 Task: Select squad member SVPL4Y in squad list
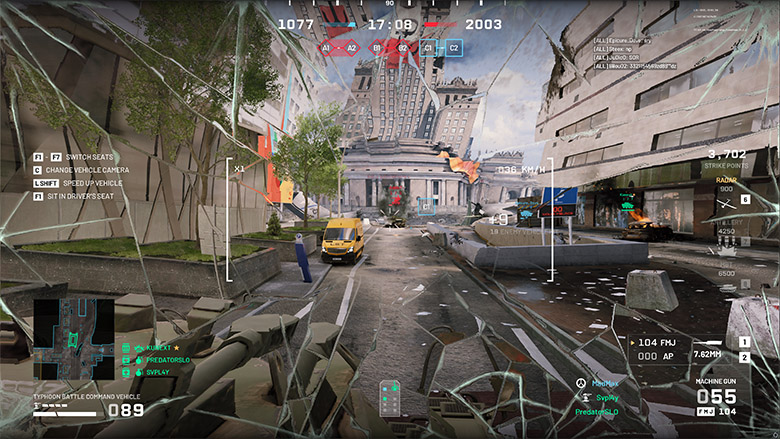(151, 371)
